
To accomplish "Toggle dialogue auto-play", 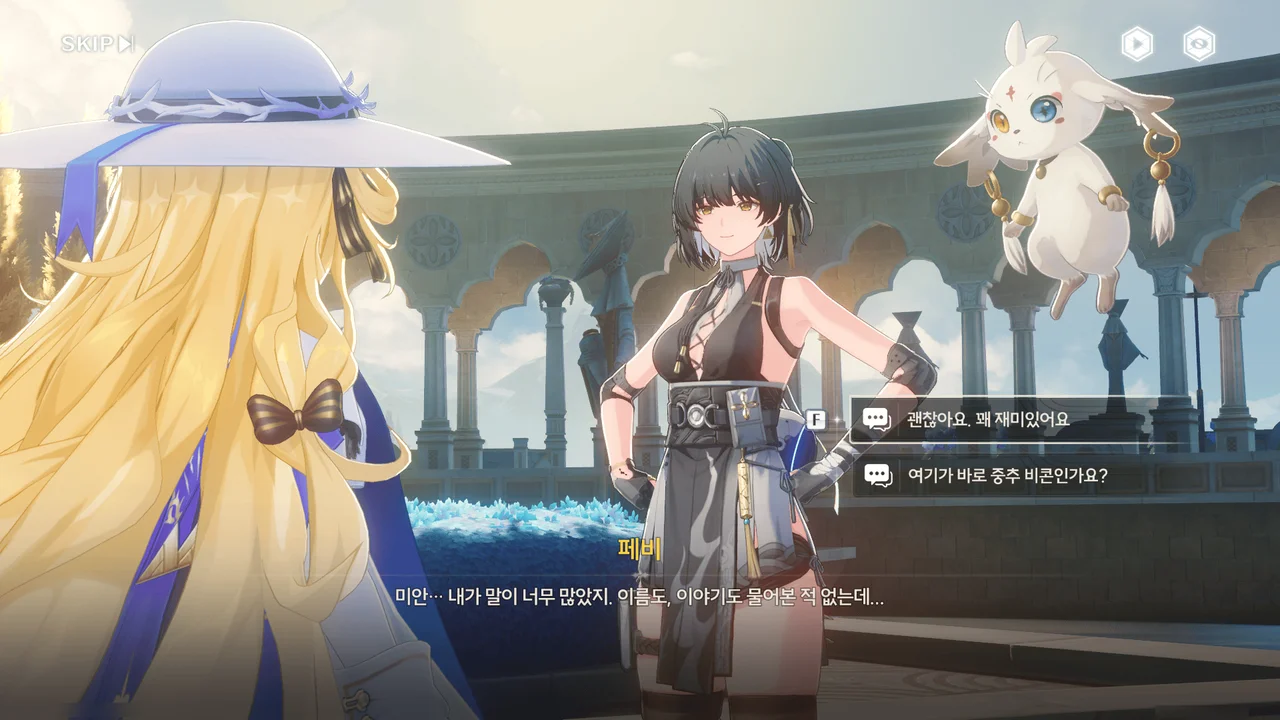I will 1137,44.
